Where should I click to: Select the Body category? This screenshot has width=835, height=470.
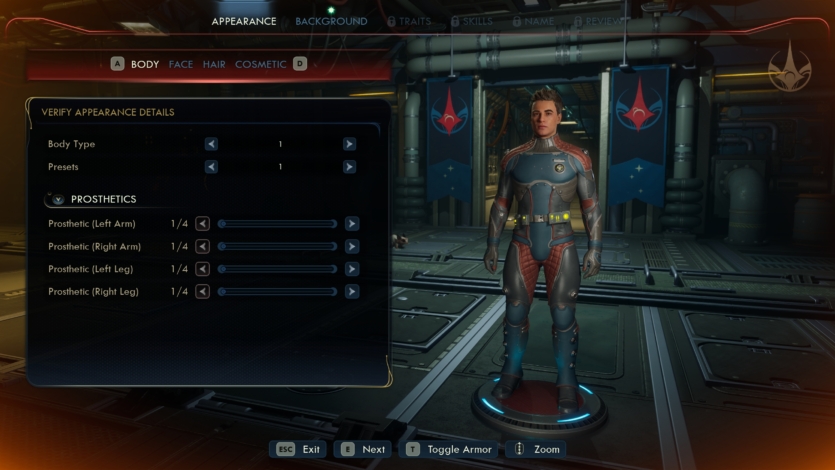pos(145,64)
